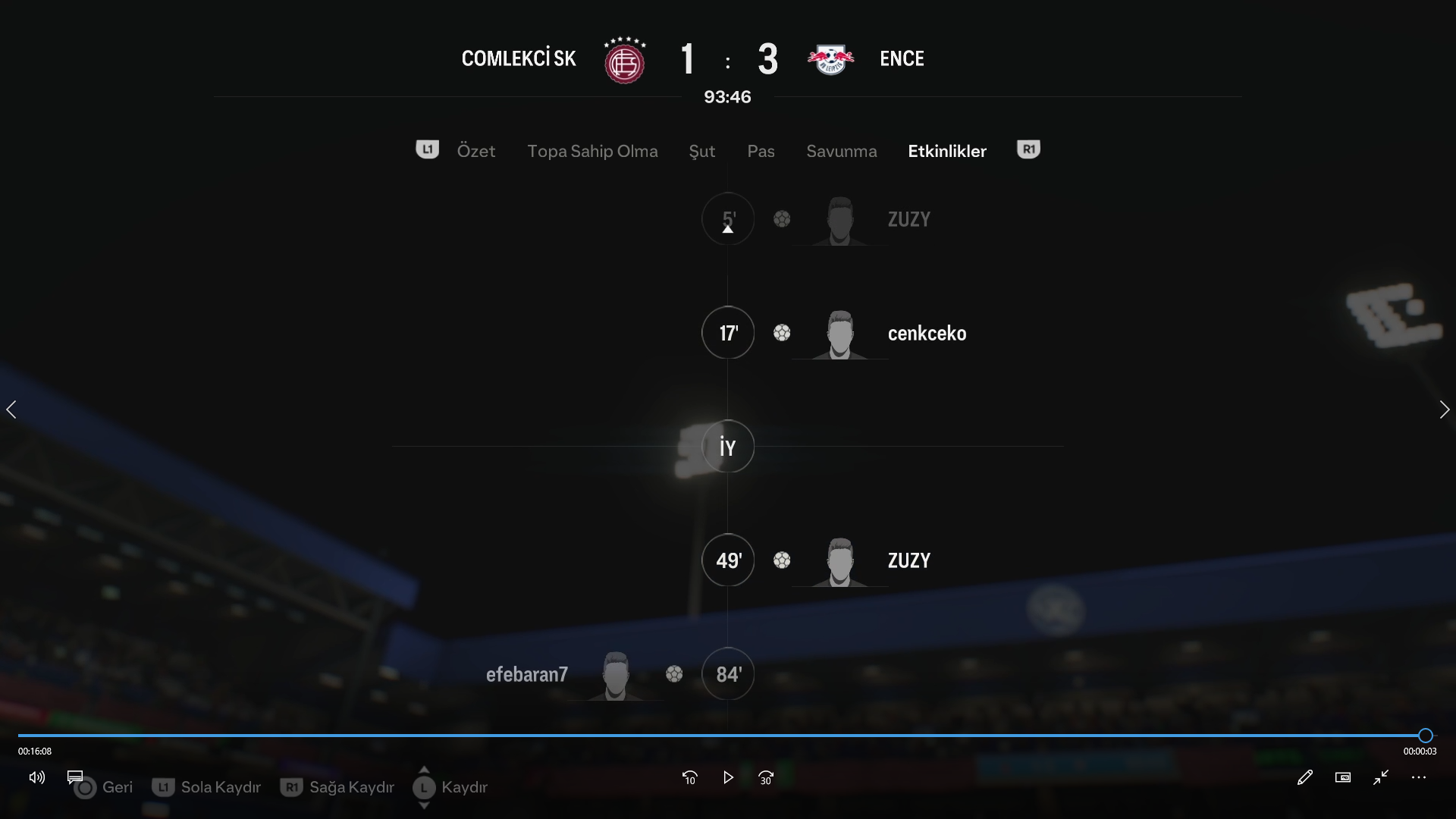
Task: Select efebaran7's 84th-minute goal event
Action: pos(527,674)
